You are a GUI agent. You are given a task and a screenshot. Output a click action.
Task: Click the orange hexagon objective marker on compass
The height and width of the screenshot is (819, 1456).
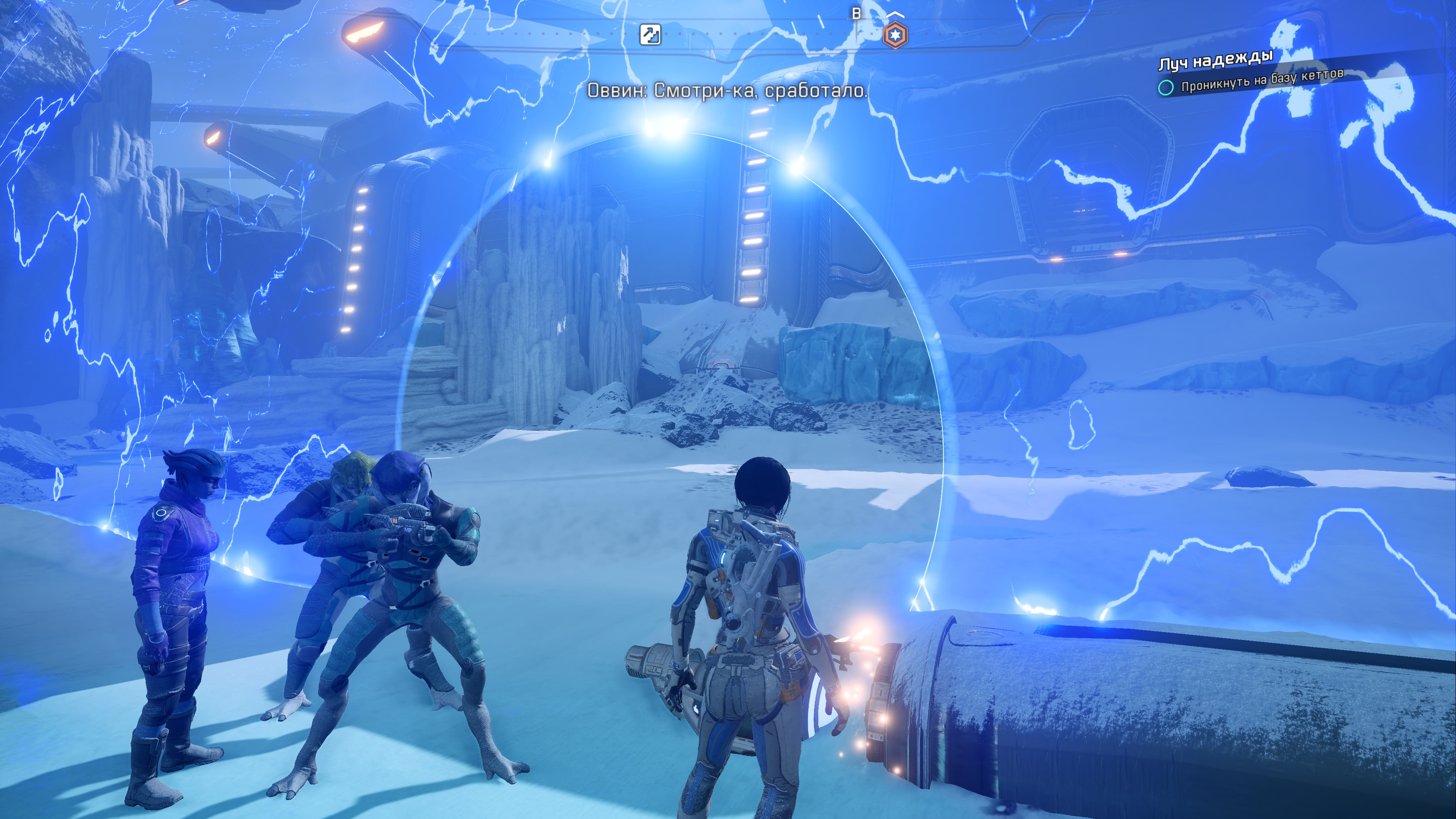[x=895, y=35]
